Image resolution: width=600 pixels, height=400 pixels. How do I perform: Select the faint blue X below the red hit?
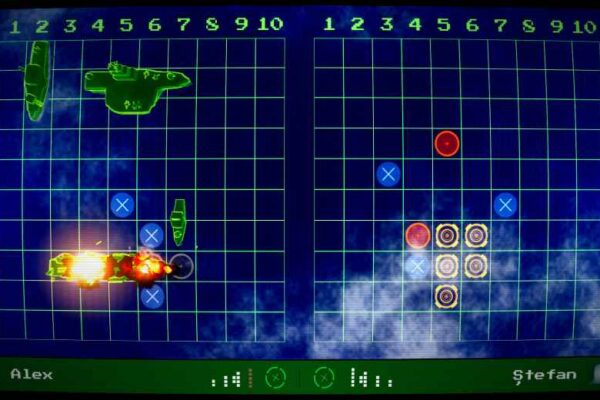pos(418,265)
